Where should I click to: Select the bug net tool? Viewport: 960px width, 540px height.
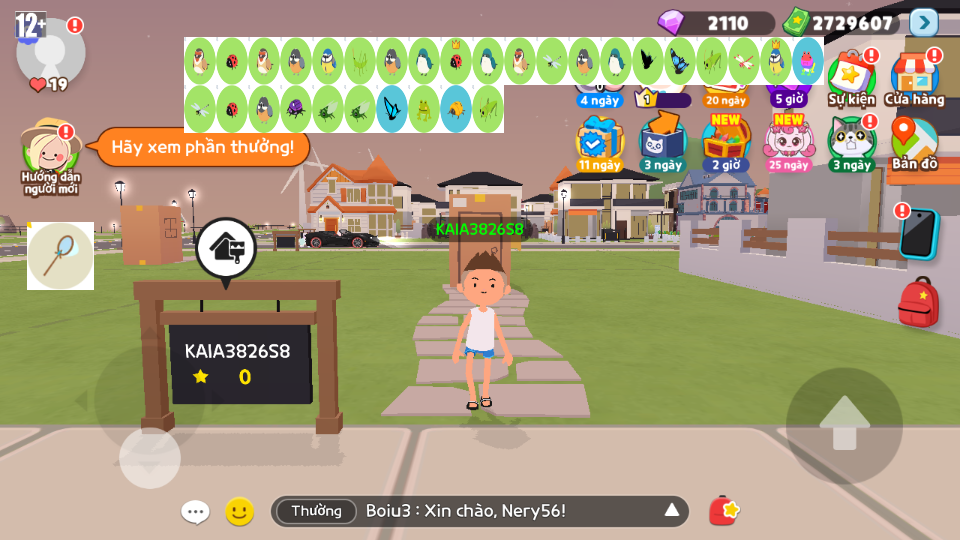point(60,256)
